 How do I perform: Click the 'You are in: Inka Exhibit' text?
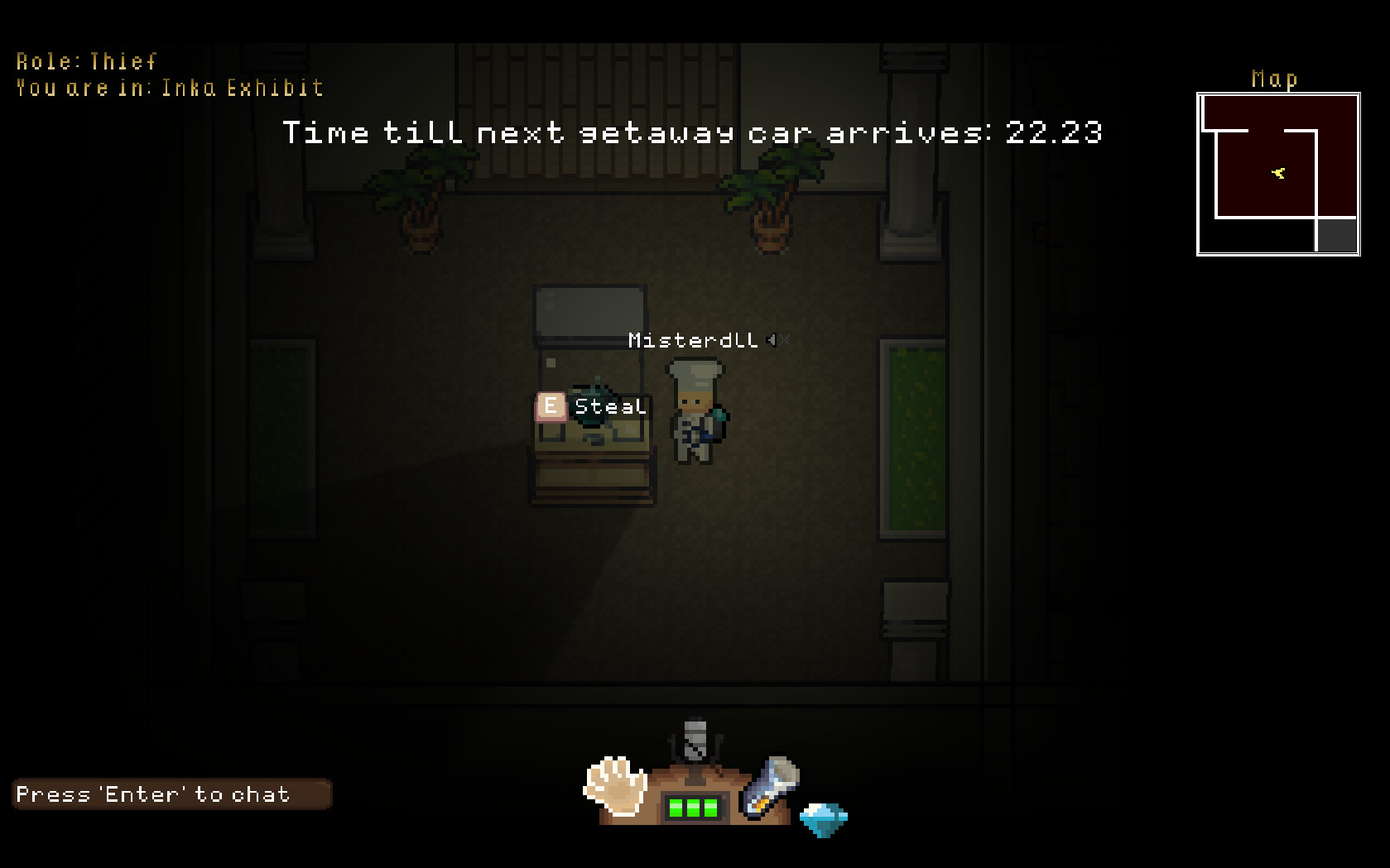coord(168,87)
